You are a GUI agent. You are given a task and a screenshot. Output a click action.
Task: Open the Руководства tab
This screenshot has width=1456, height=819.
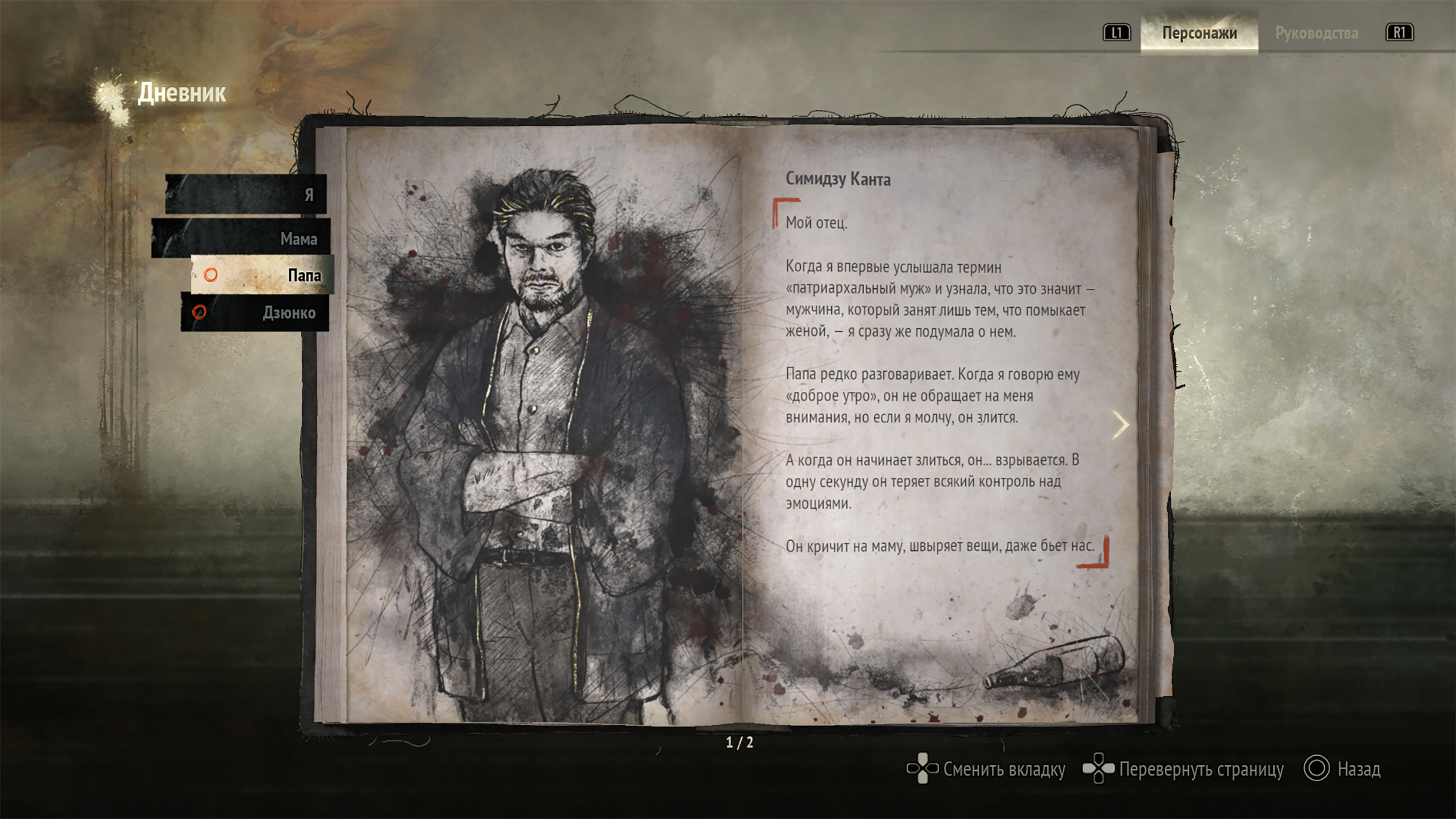click(x=1316, y=33)
